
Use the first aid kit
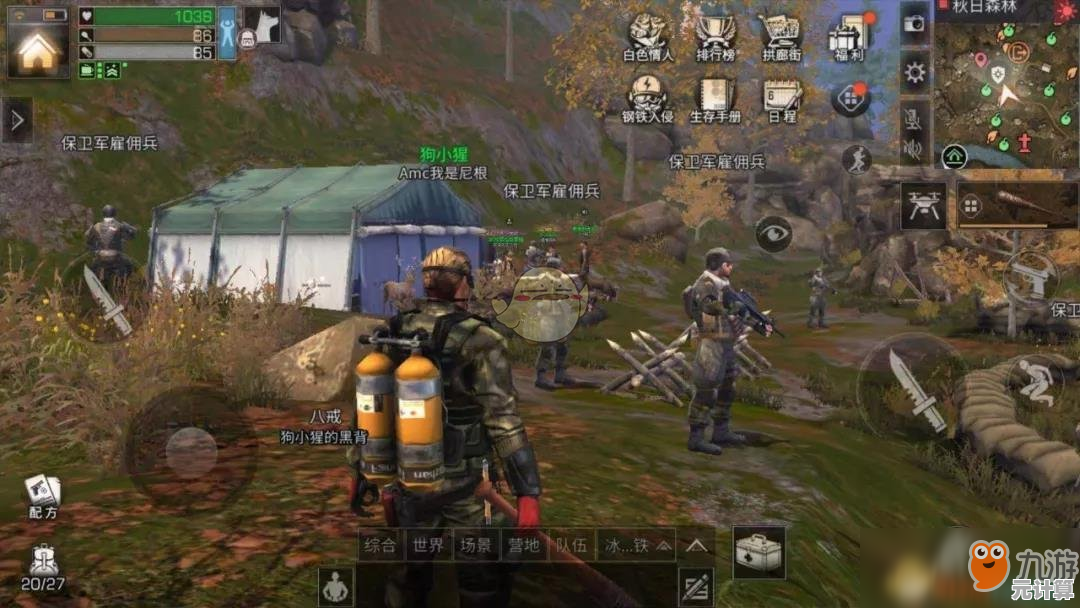click(758, 551)
